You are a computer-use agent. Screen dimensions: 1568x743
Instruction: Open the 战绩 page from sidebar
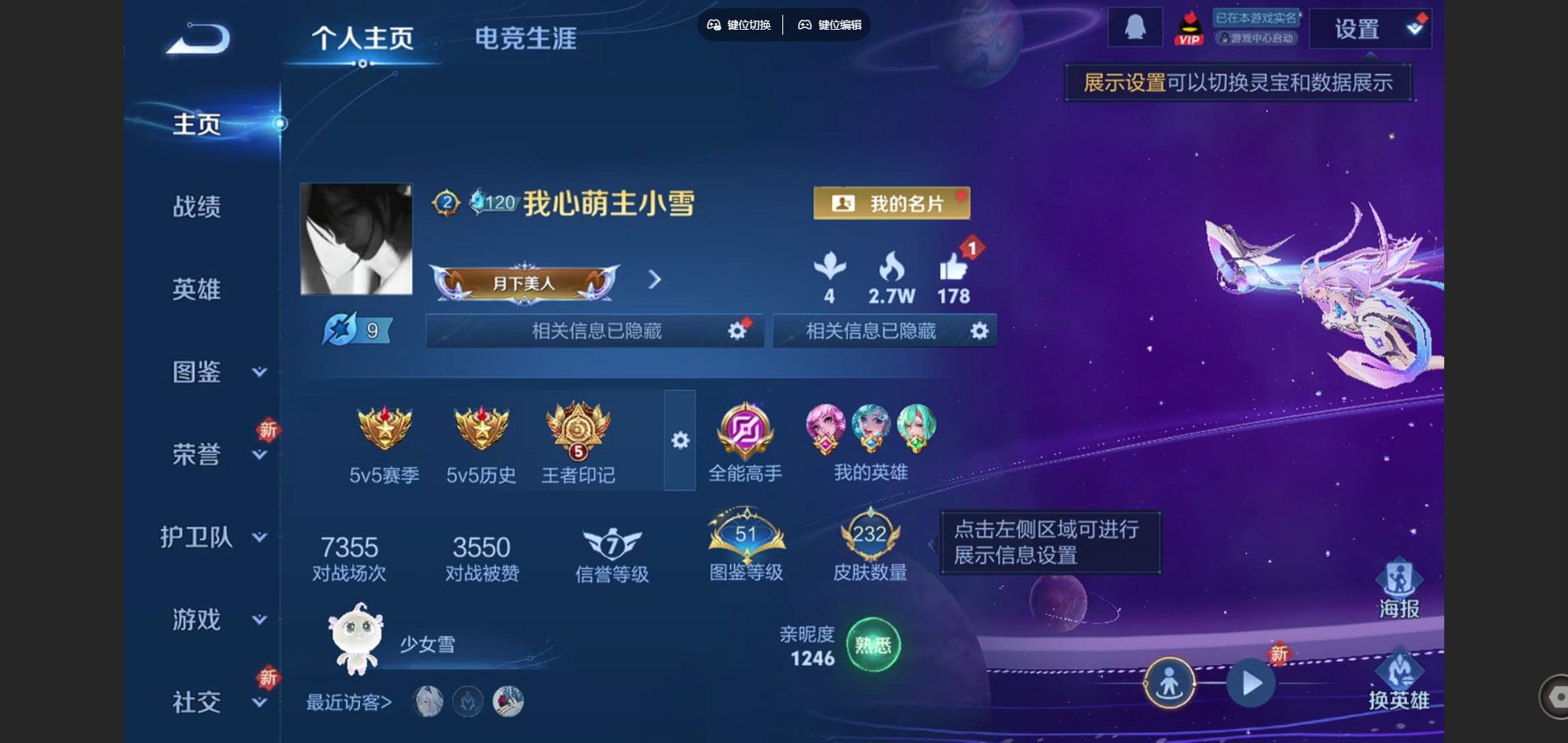[198, 208]
